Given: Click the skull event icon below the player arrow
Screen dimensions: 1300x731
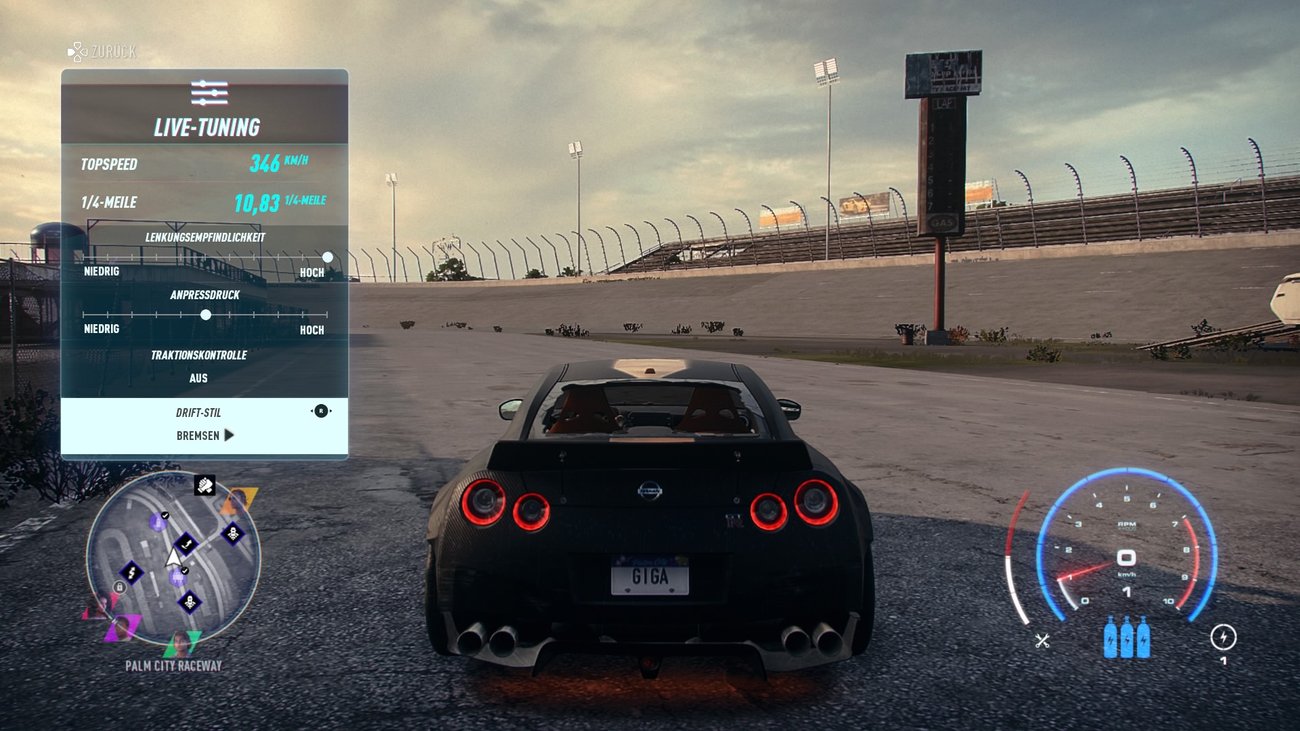Looking at the screenshot, I should tap(189, 602).
